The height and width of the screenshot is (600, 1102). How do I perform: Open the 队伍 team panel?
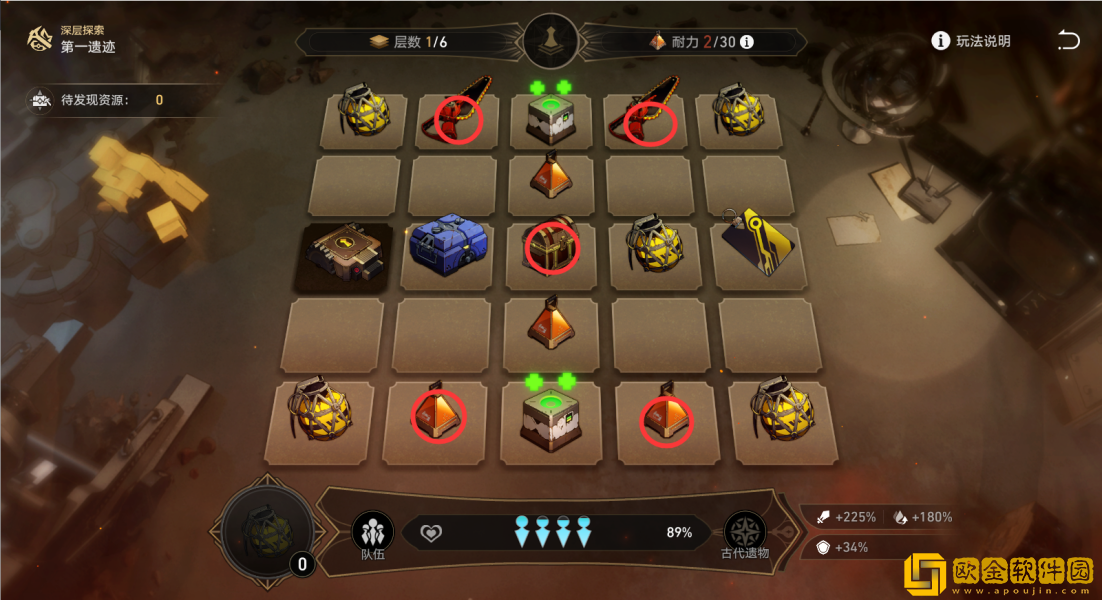(372, 534)
